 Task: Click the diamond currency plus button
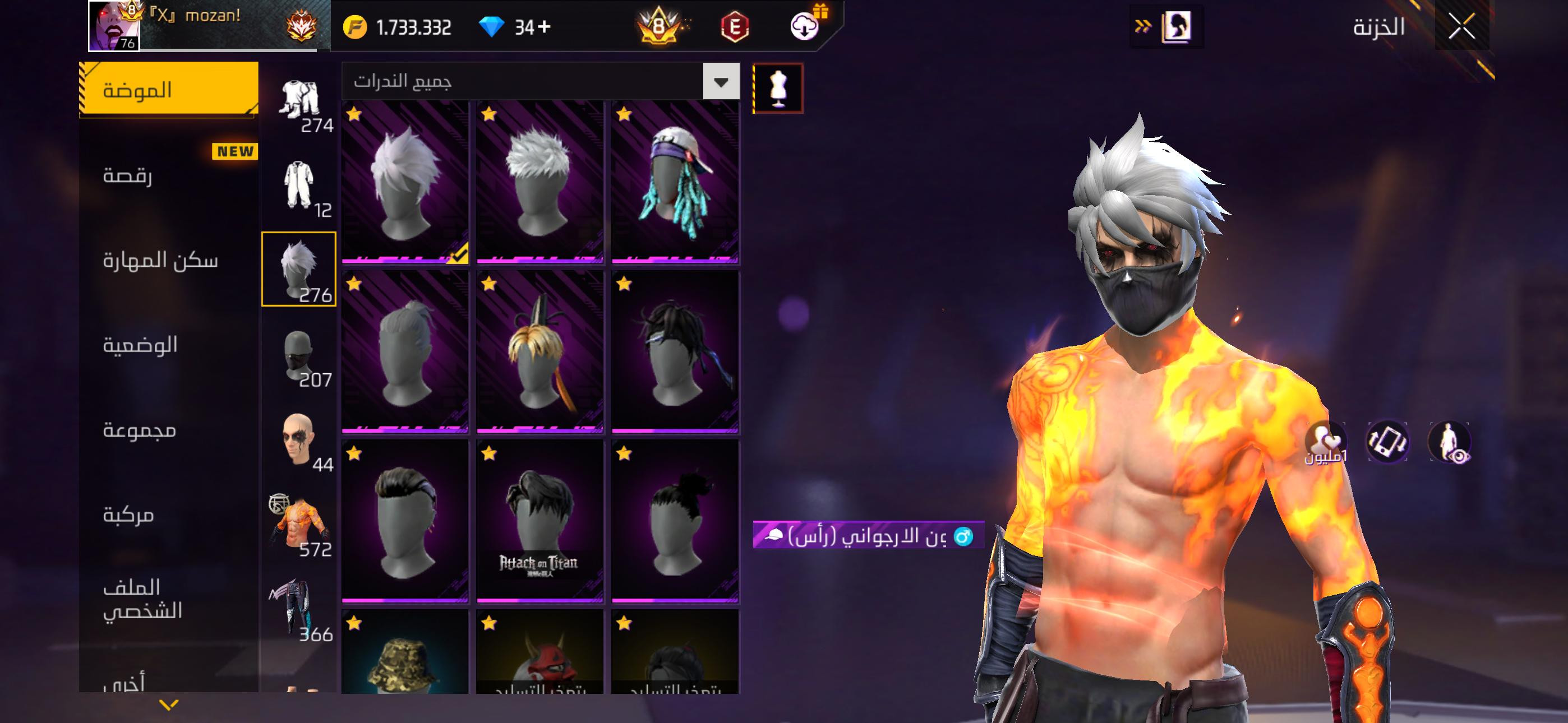click(x=544, y=27)
